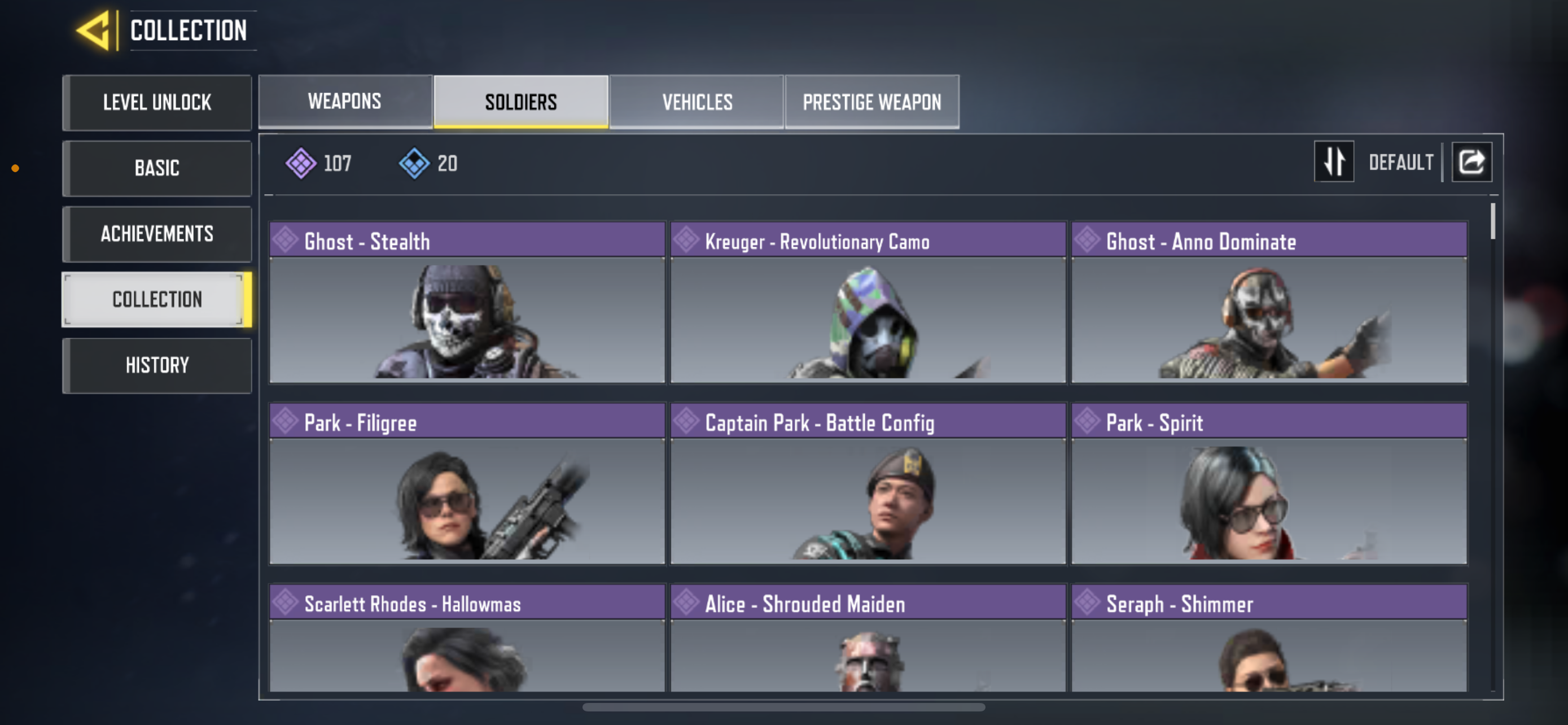The width and height of the screenshot is (1568, 725).
Task: Toggle ascending sort order for soldiers
Action: 1334,161
